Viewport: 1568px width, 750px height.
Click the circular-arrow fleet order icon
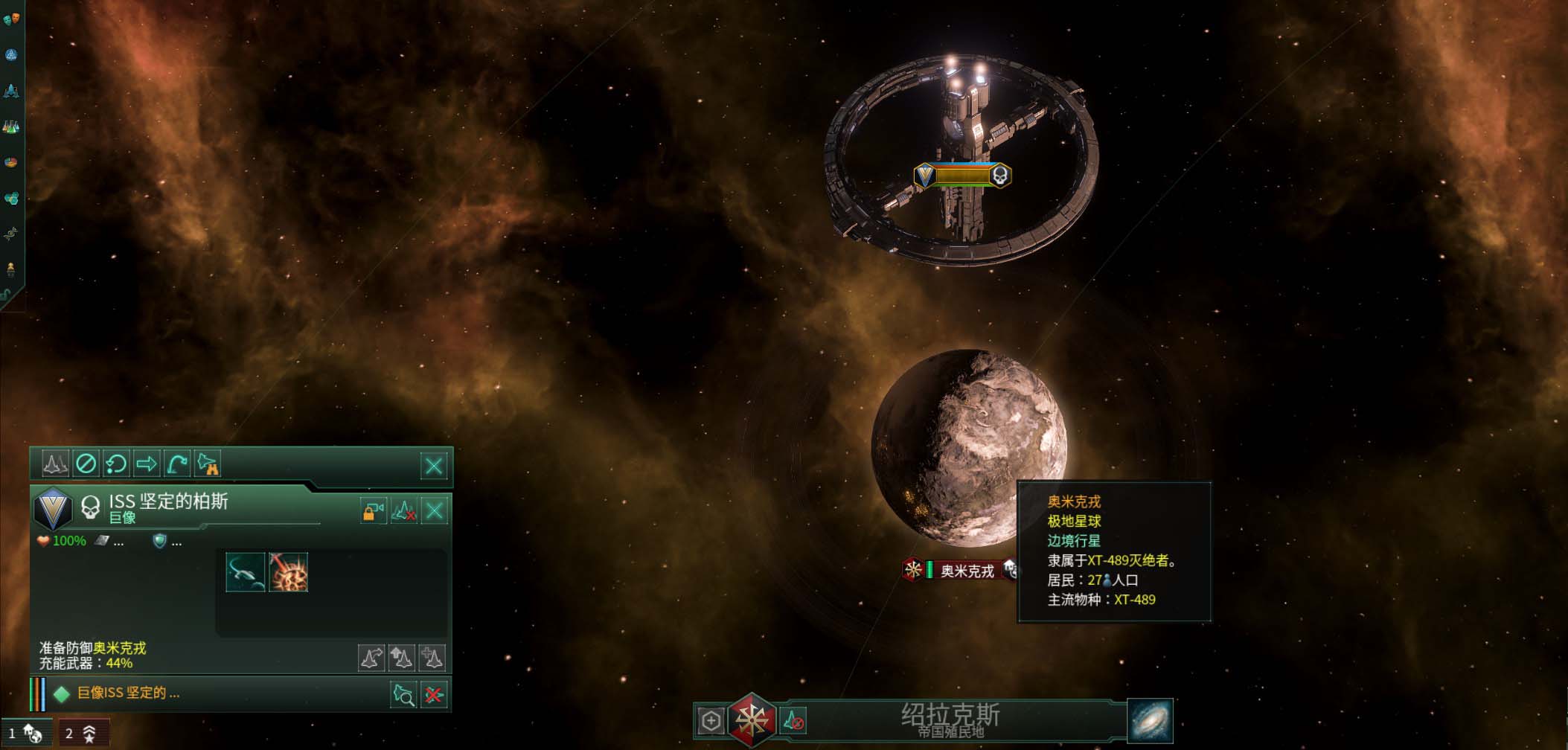pos(116,464)
